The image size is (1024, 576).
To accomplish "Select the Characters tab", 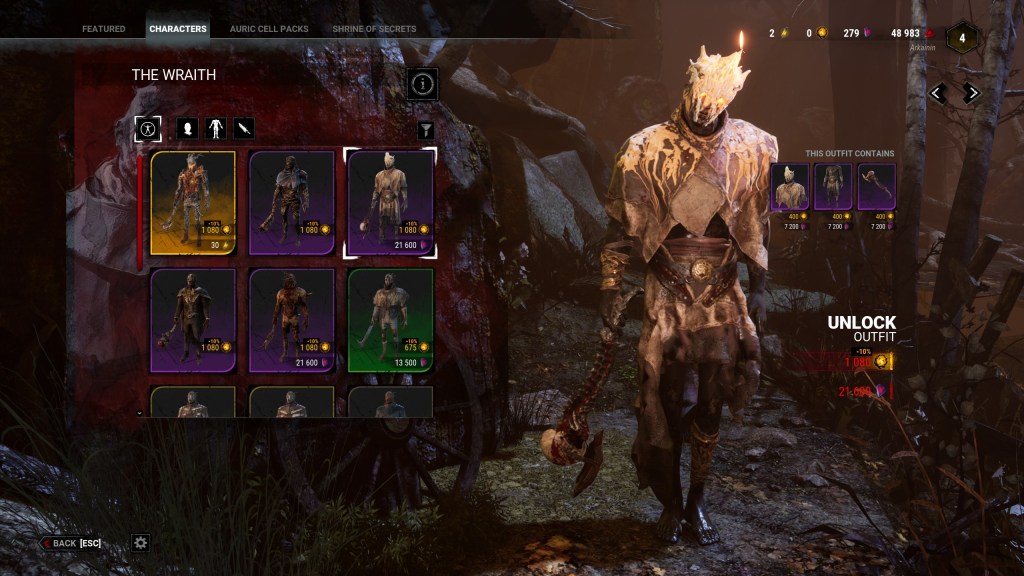I will 178,29.
